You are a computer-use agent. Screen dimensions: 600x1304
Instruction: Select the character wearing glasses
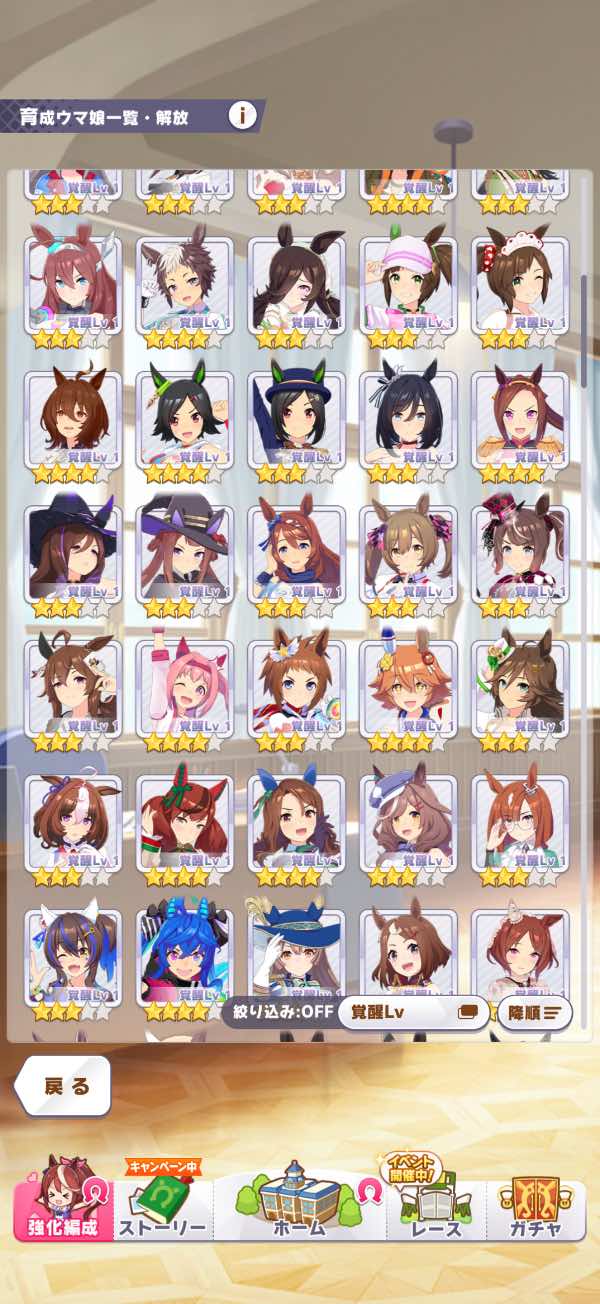[519, 819]
